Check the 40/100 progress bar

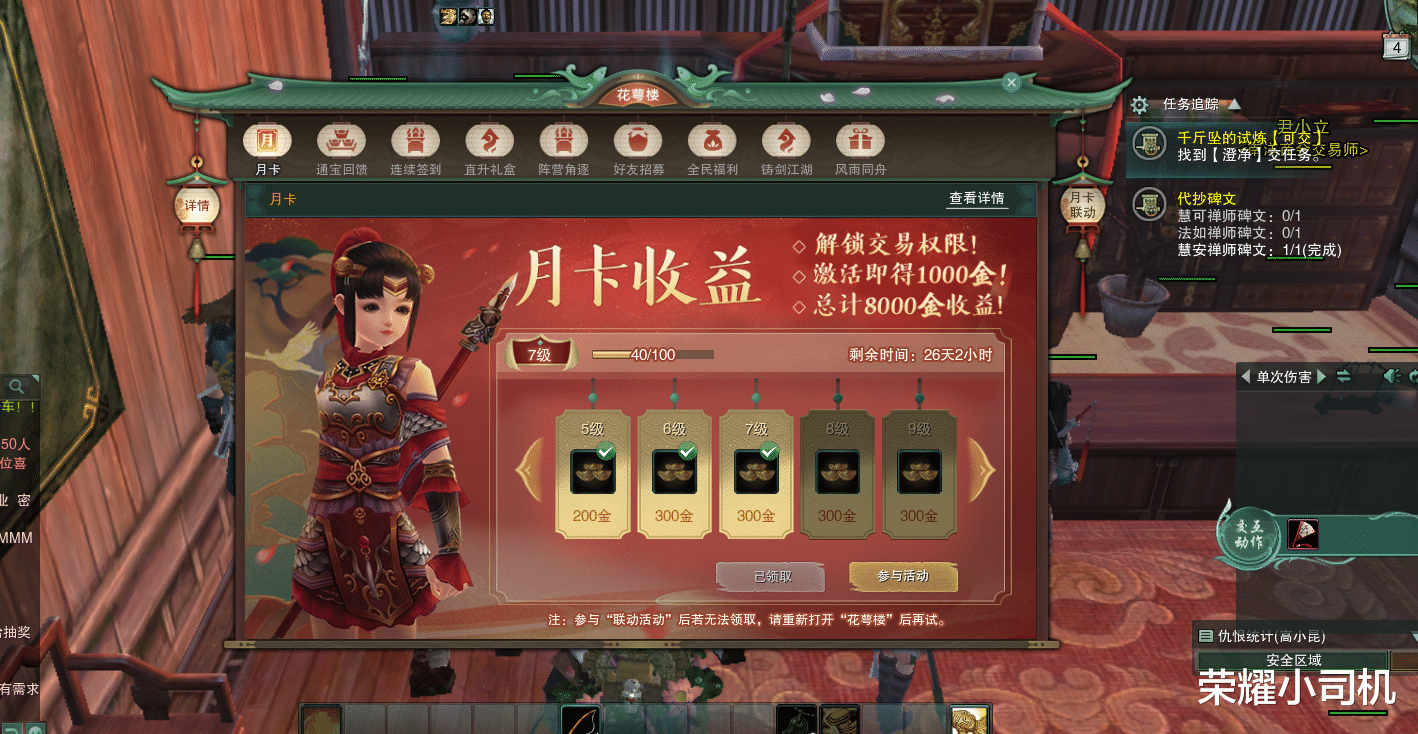pos(653,353)
